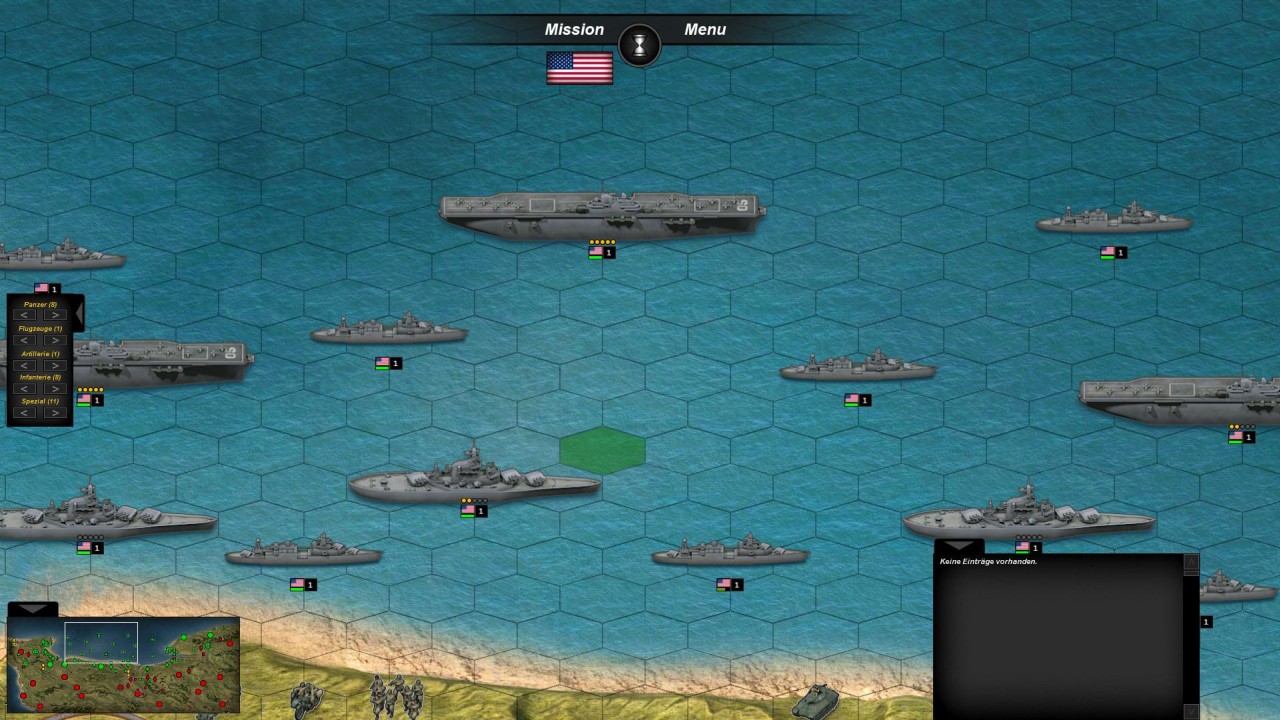1280x720 pixels.
Task: Select the previous Panzer unit
Action: (26, 315)
